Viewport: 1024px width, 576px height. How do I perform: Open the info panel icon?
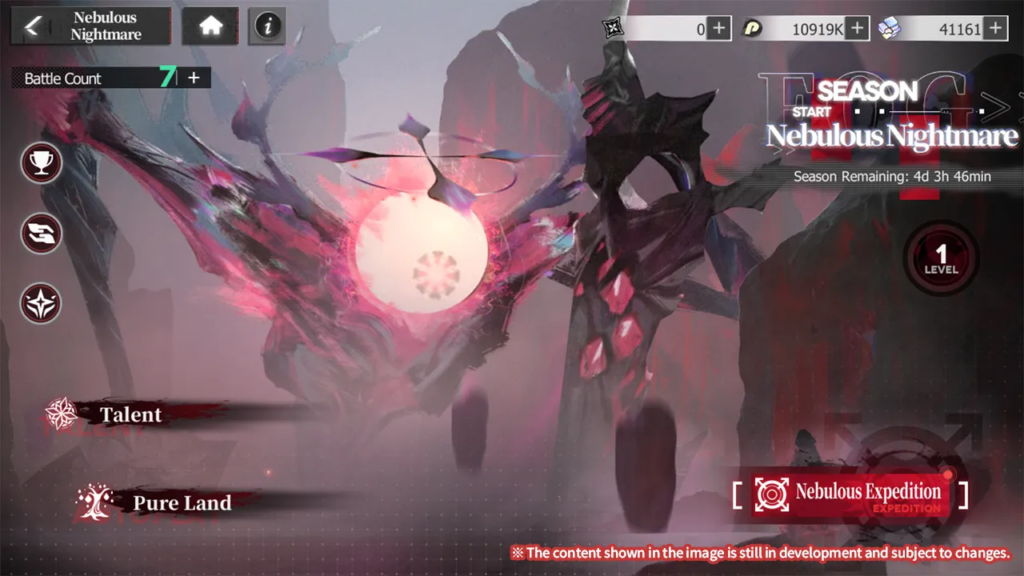click(x=266, y=27)
